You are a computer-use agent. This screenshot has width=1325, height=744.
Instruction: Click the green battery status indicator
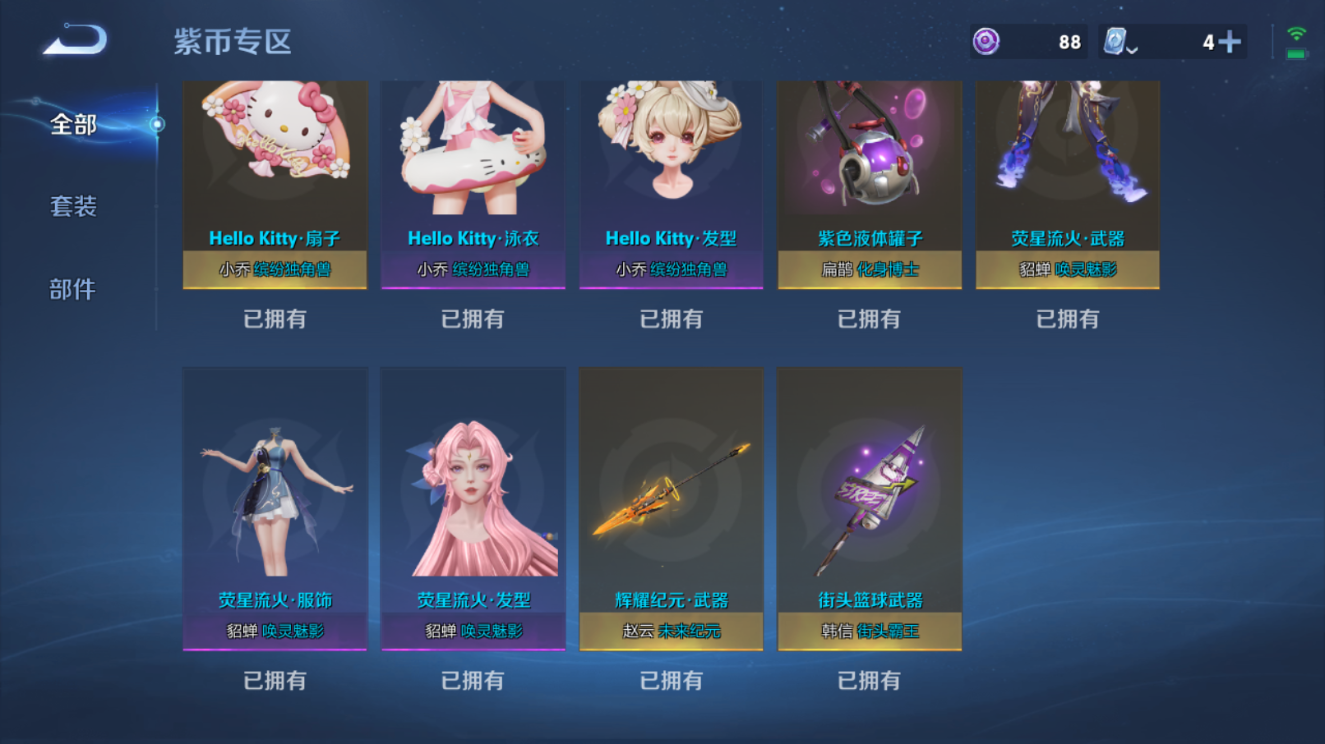[1299, 52]
